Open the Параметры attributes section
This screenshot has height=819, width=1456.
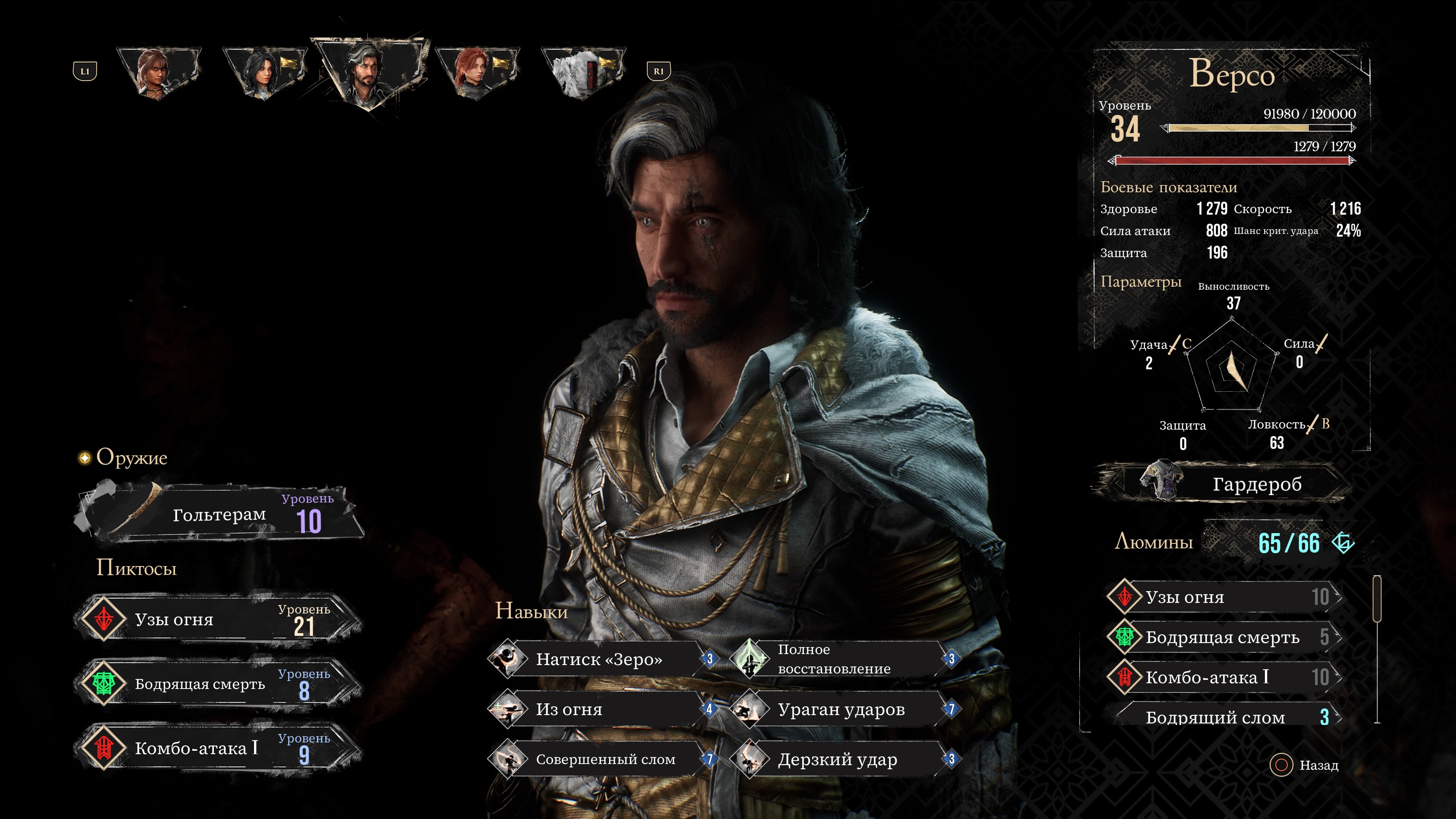pyautogui.click(x=1141, y=281)
